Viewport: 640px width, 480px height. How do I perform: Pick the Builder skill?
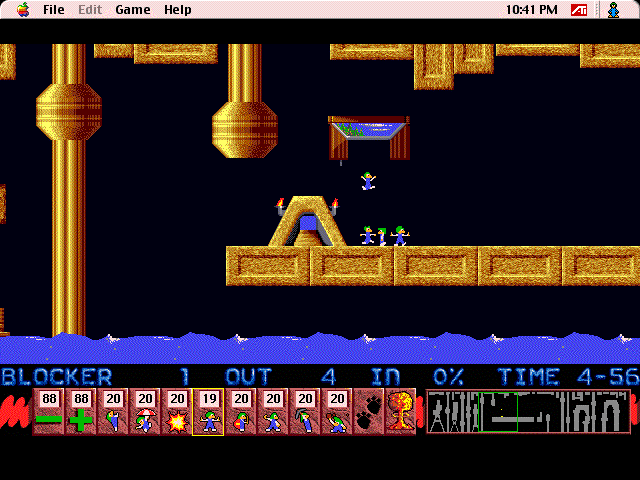pos(240,412)
